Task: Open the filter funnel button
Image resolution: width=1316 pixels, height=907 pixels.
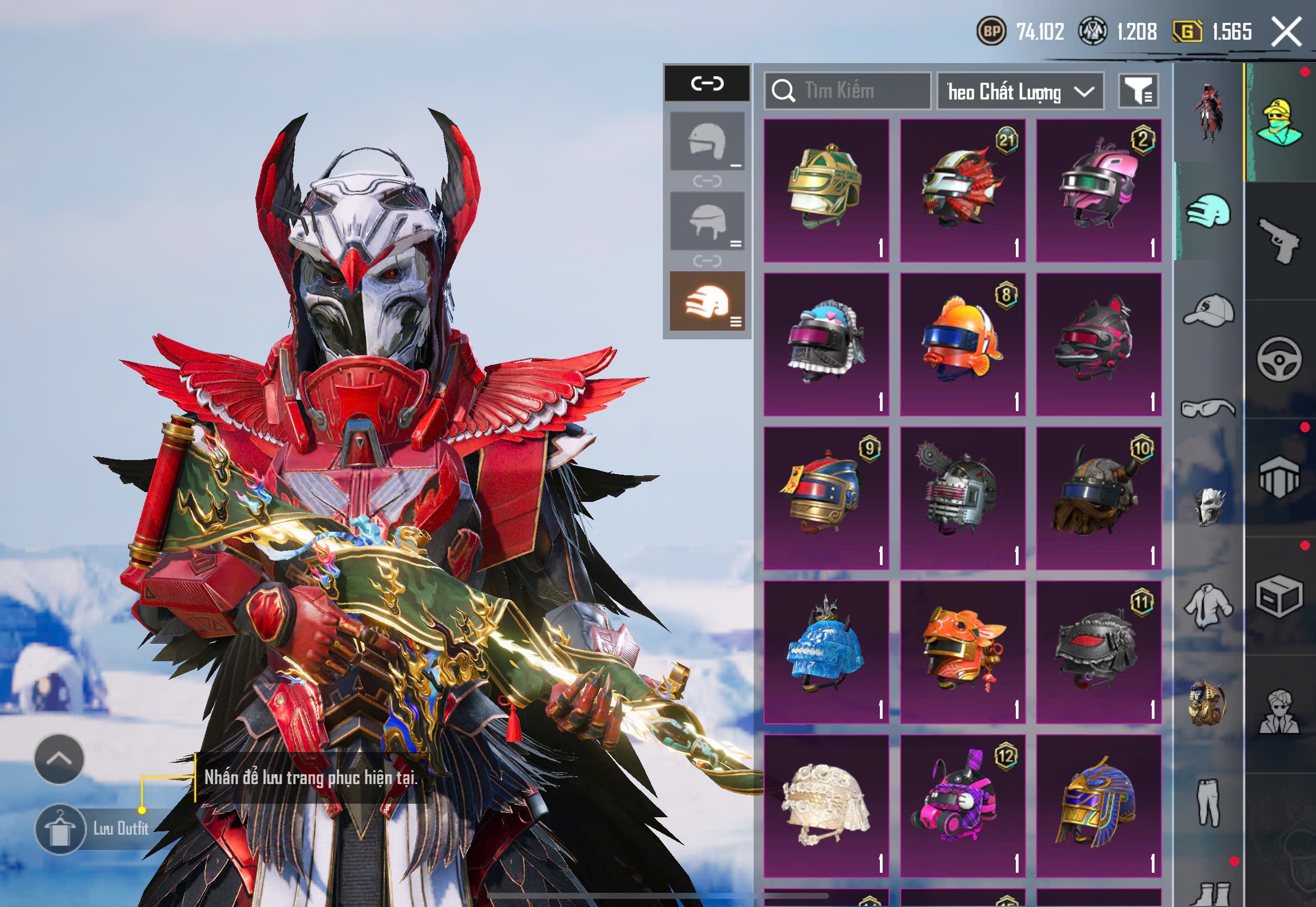Action: 1138,91
